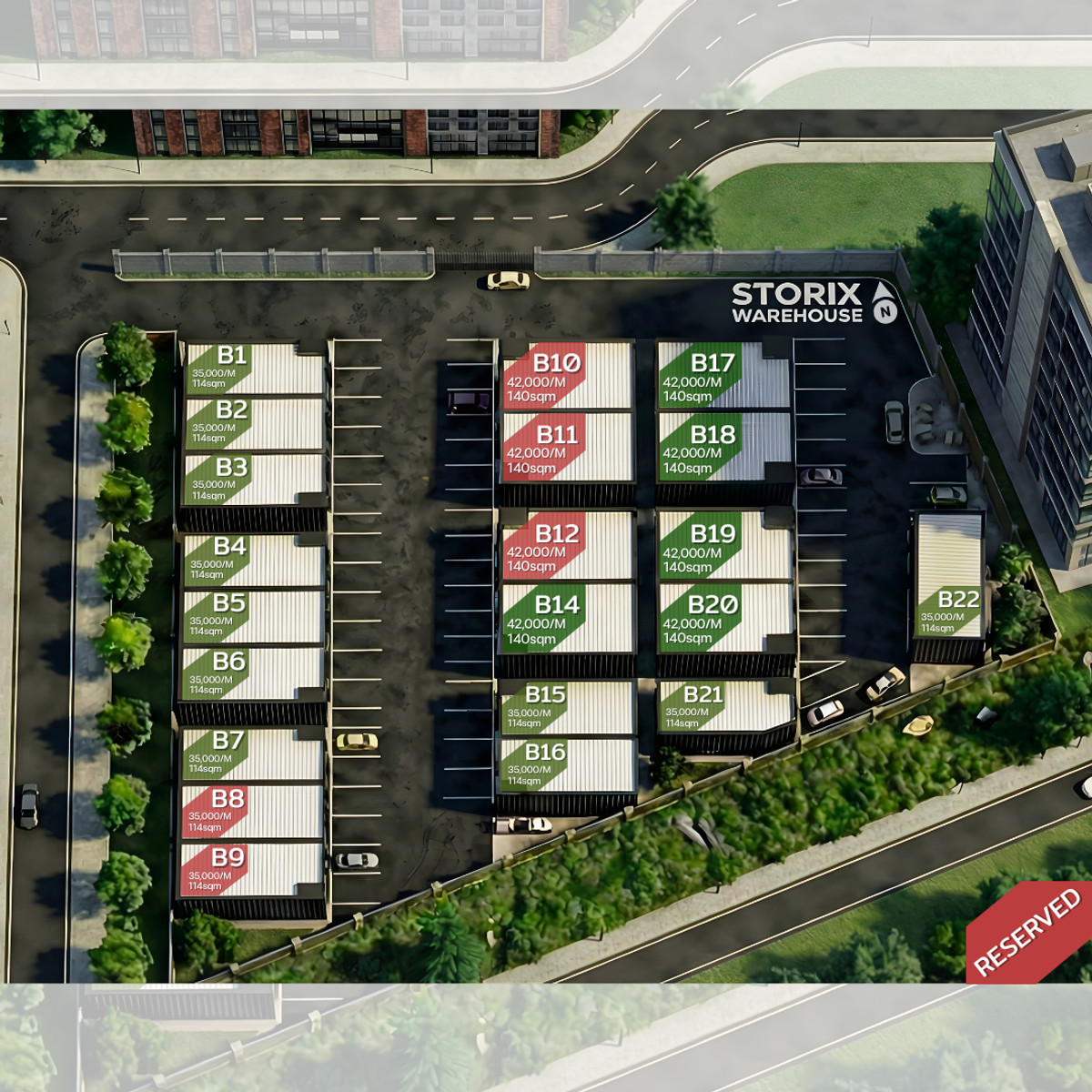Click reserved unit B11
The height and width of the screenshot is (1092, 1092).
coord(566,447)
